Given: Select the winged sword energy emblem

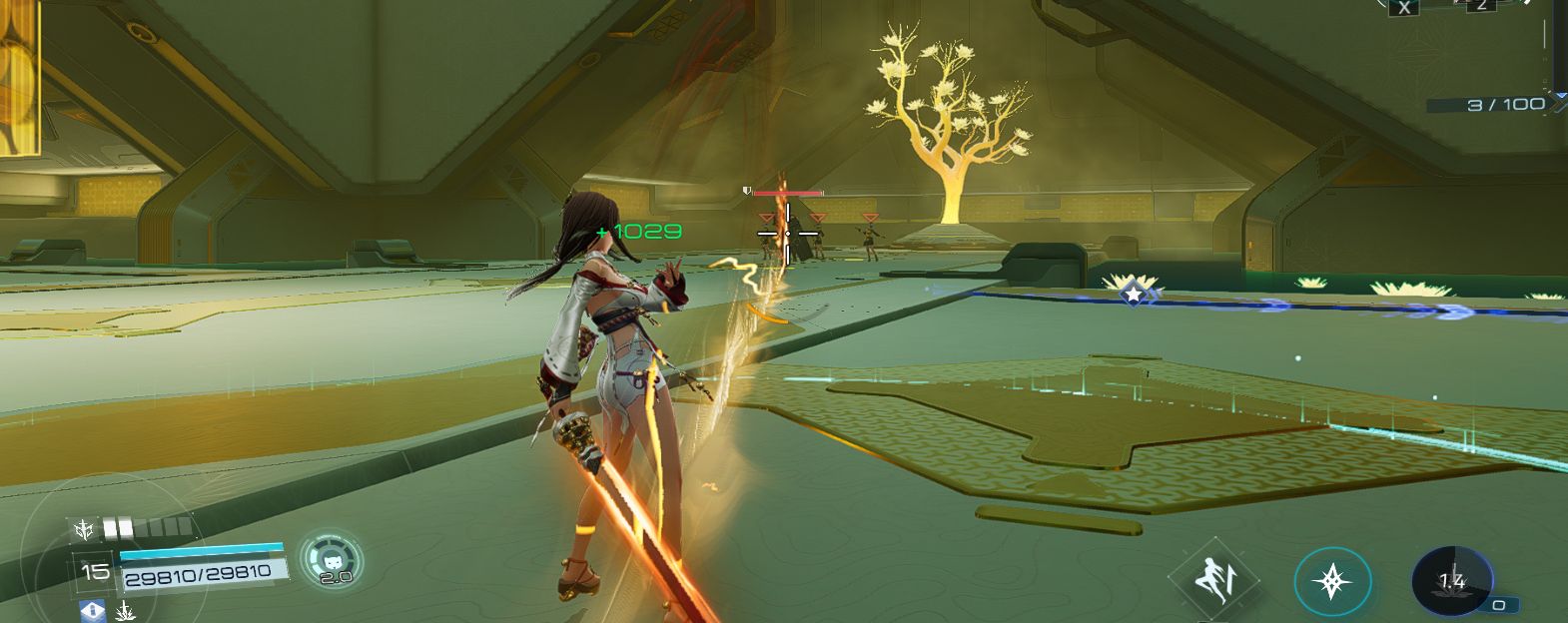Looking at the screenshot, I should coord(83,529).
